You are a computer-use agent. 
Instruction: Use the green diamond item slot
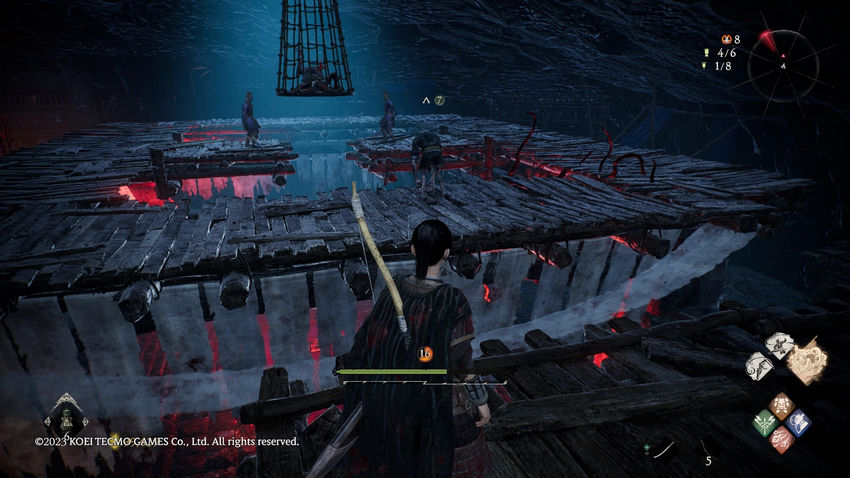764,422
